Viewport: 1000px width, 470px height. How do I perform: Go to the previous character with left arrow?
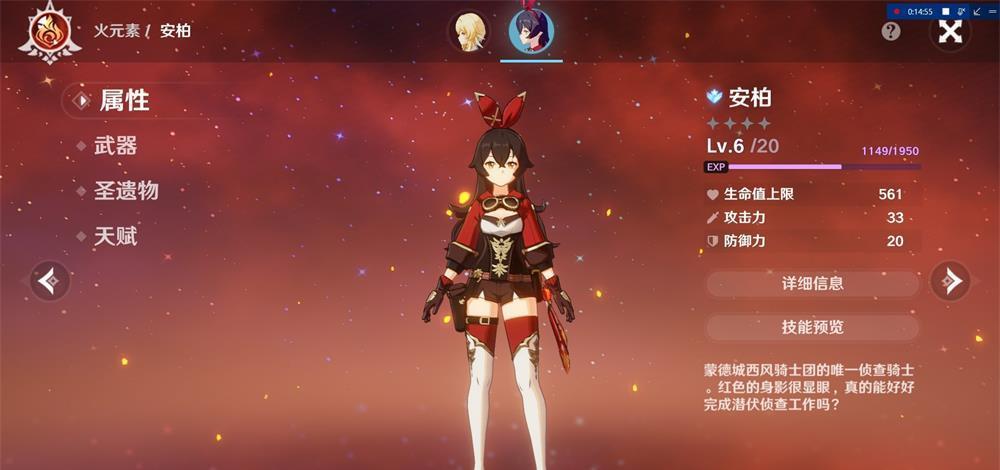49,281
